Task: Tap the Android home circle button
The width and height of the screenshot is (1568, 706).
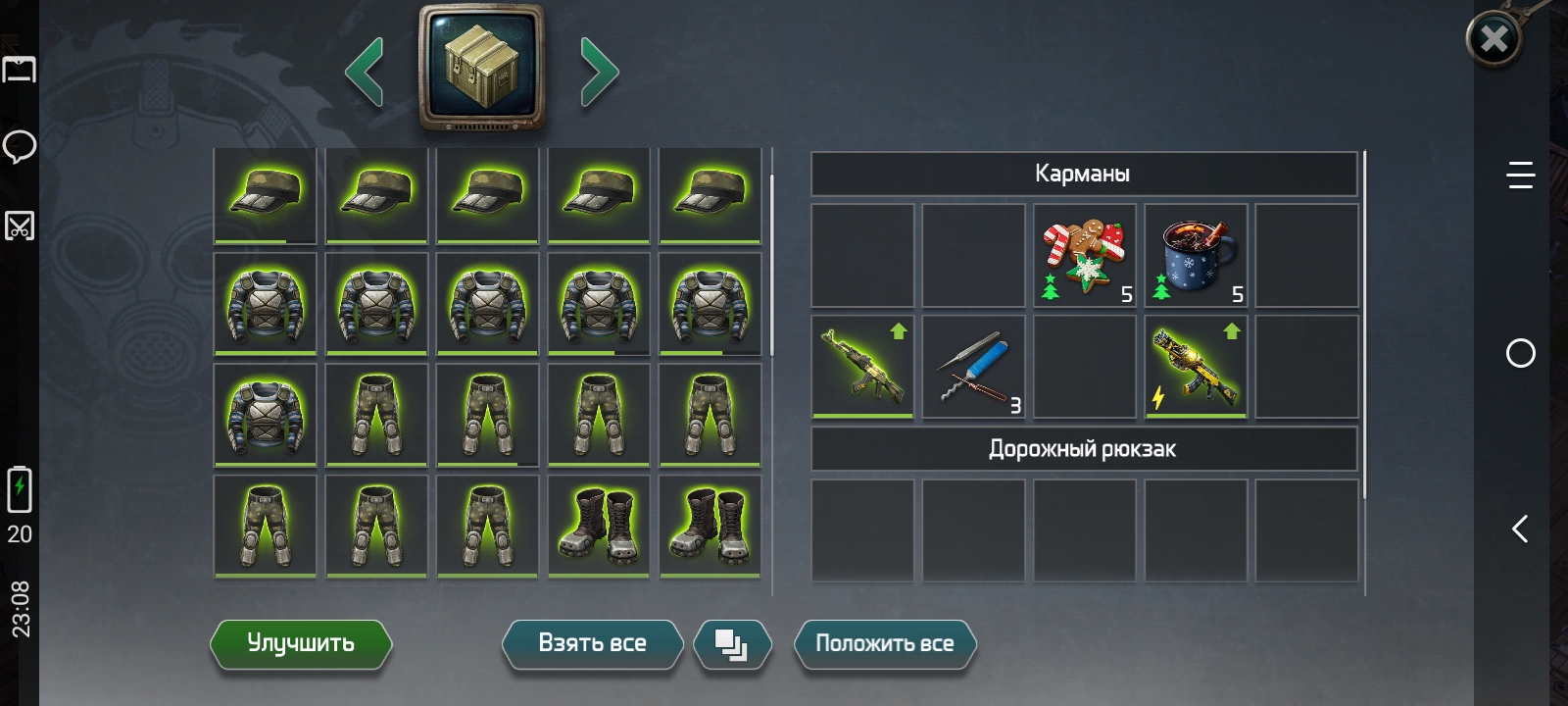Action: click(1520, 353)
